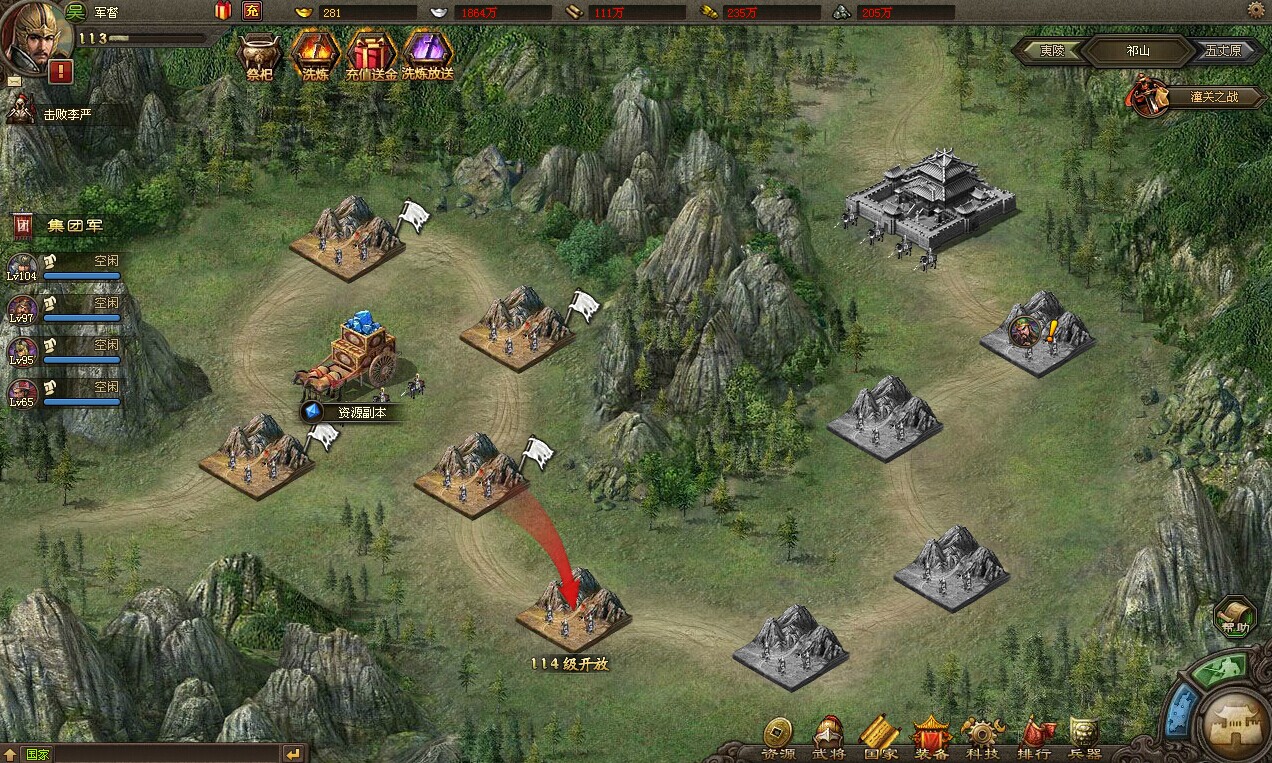Open the 洗炼 refining event icon
The image size is (1272, 763).
(x=314, y=54)
